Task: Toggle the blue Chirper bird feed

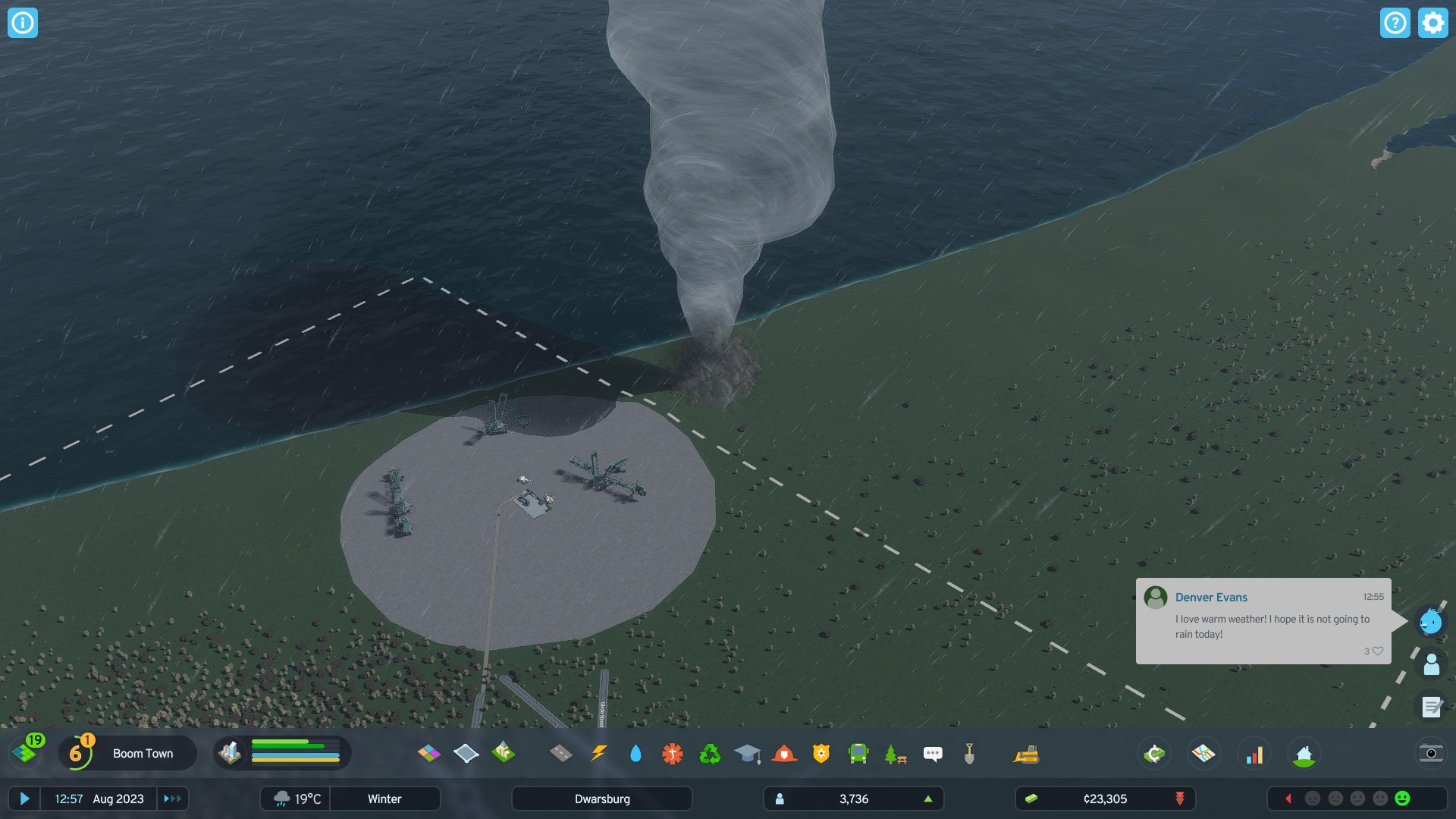Action: pyautogui.click(x=1431, y=622)
